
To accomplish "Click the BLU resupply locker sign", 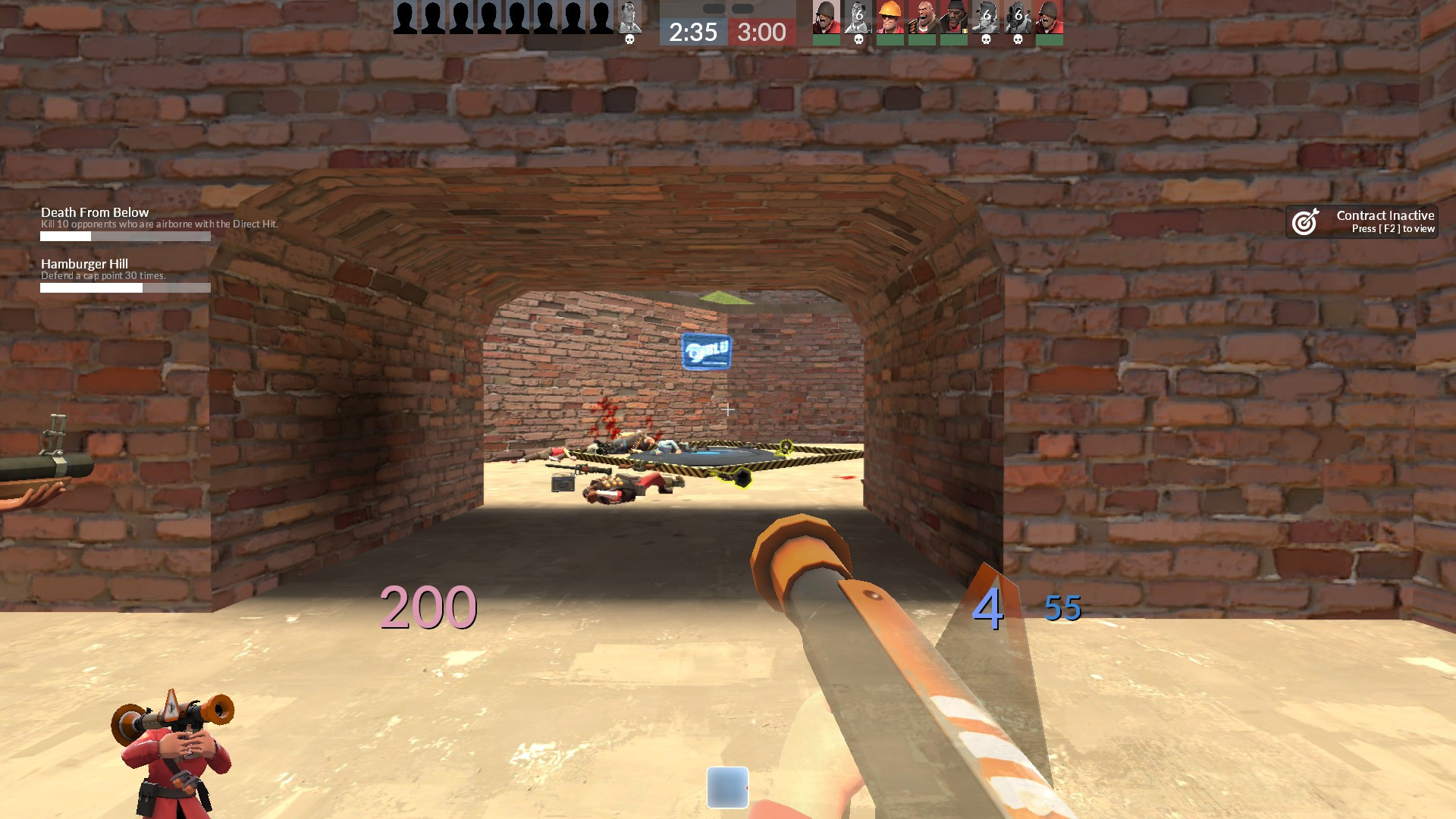I will 707,350.
